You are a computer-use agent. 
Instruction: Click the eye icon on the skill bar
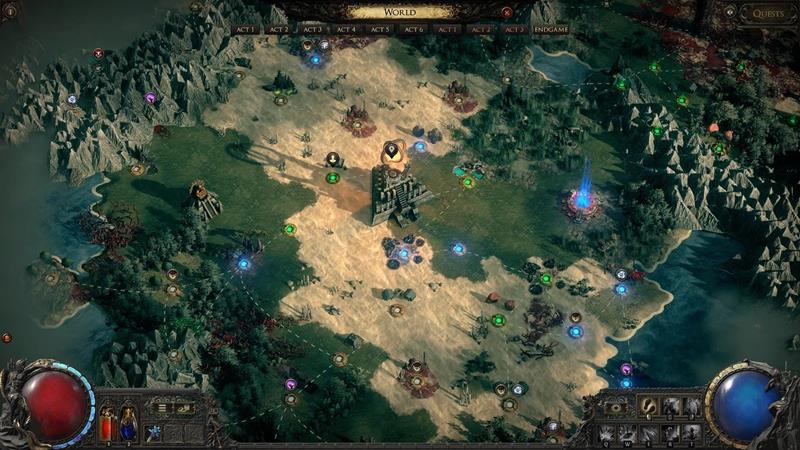[x=617, y=408]
